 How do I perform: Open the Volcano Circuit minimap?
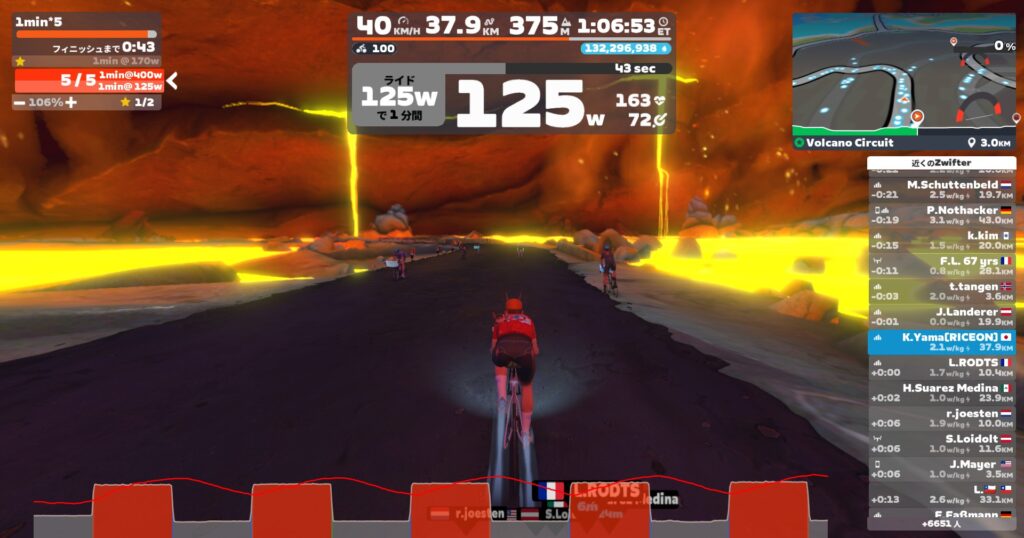pos(903,74)
